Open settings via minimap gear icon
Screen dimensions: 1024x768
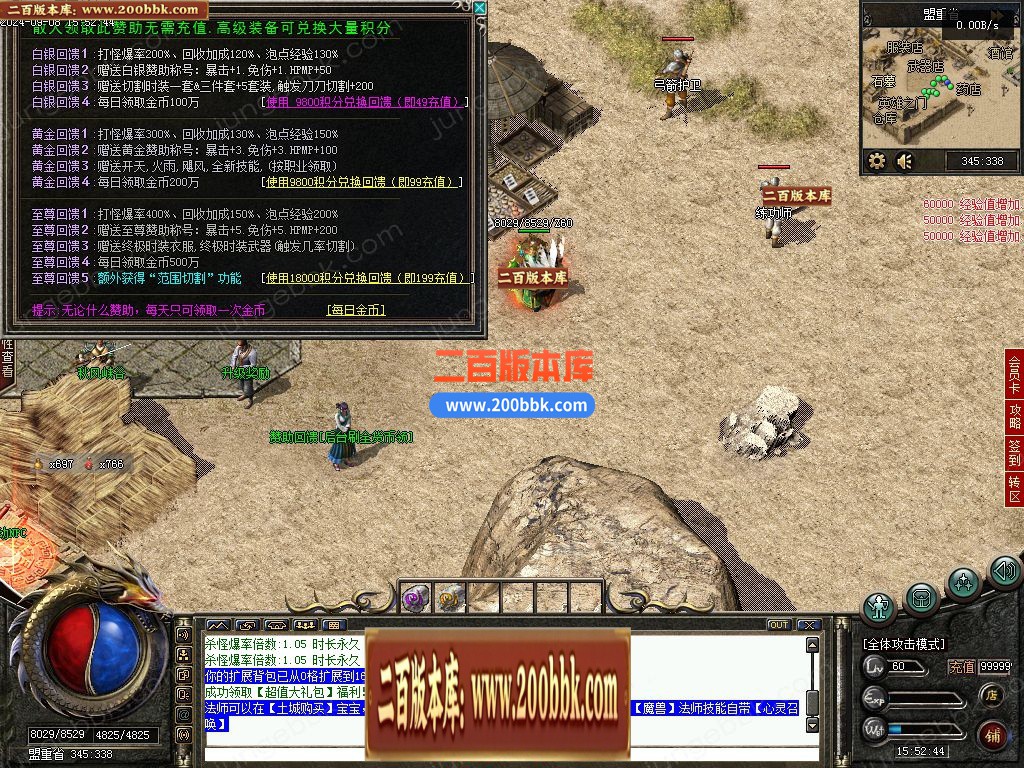point(877,161)
